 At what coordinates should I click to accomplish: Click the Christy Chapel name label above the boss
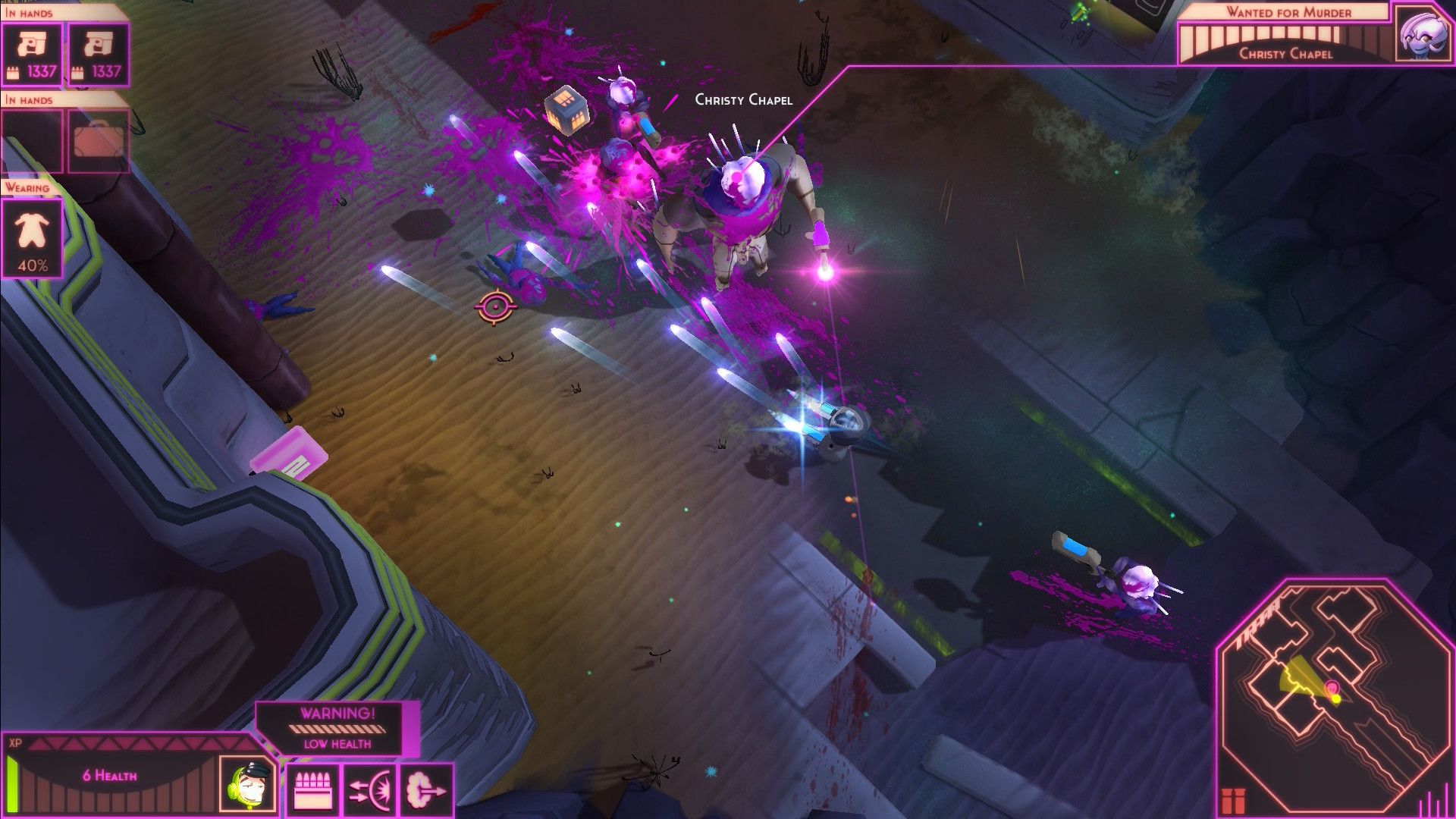[744, 99]
